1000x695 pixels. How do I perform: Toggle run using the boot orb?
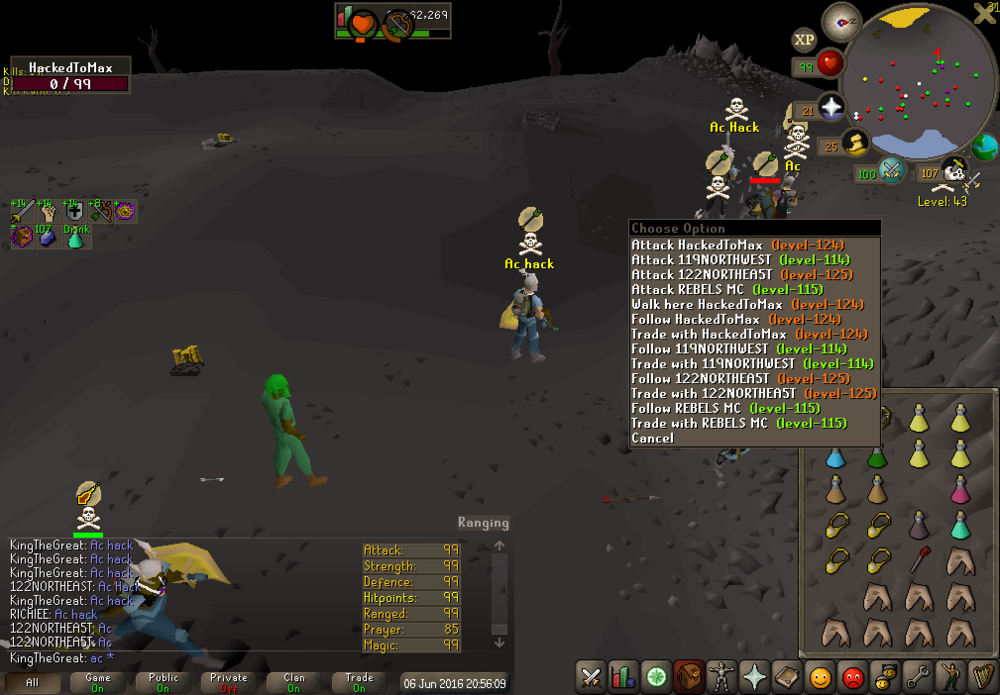pos(856,145)
